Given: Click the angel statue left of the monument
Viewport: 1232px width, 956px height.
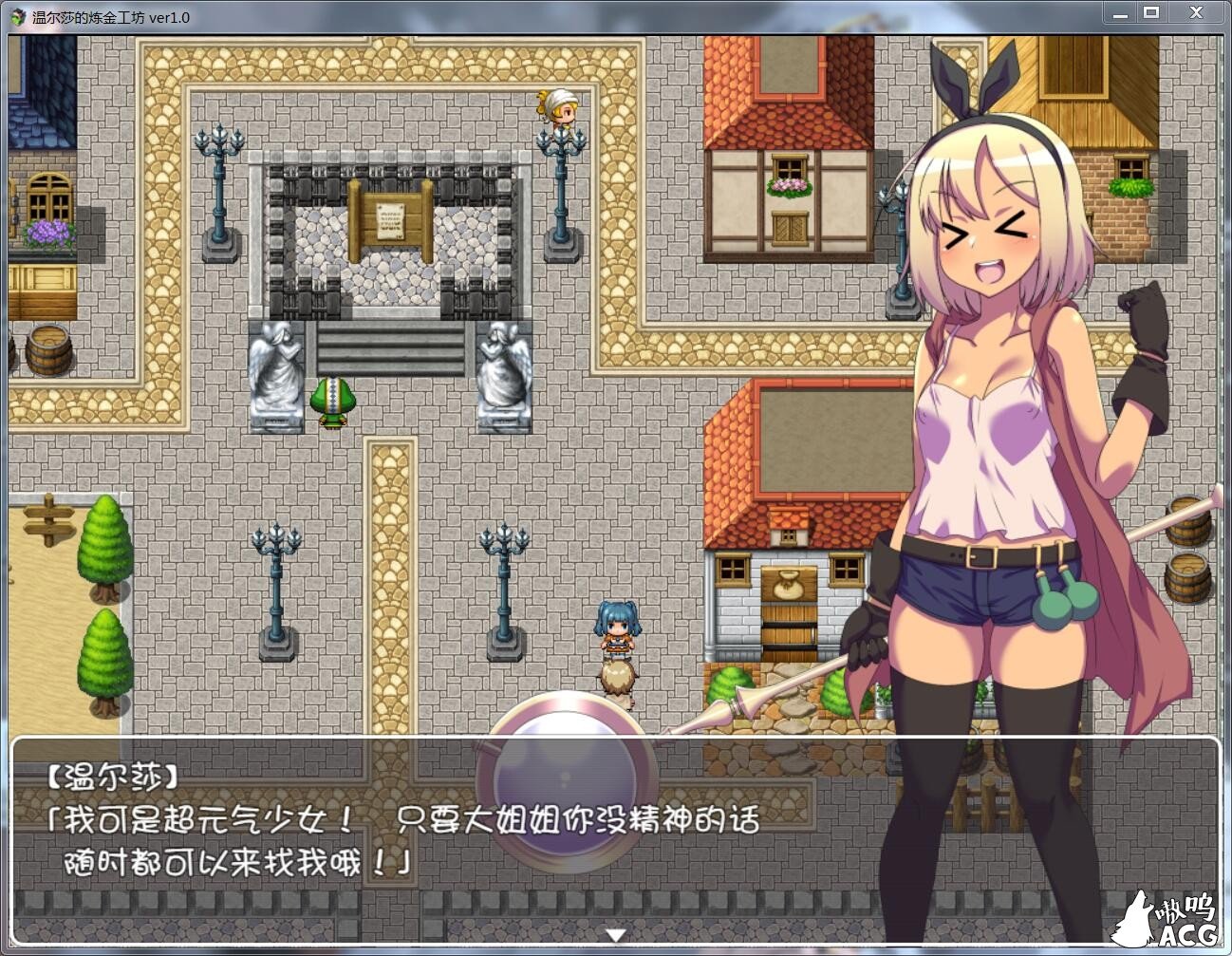Looking at the screenshot, I should coord(275,370).
